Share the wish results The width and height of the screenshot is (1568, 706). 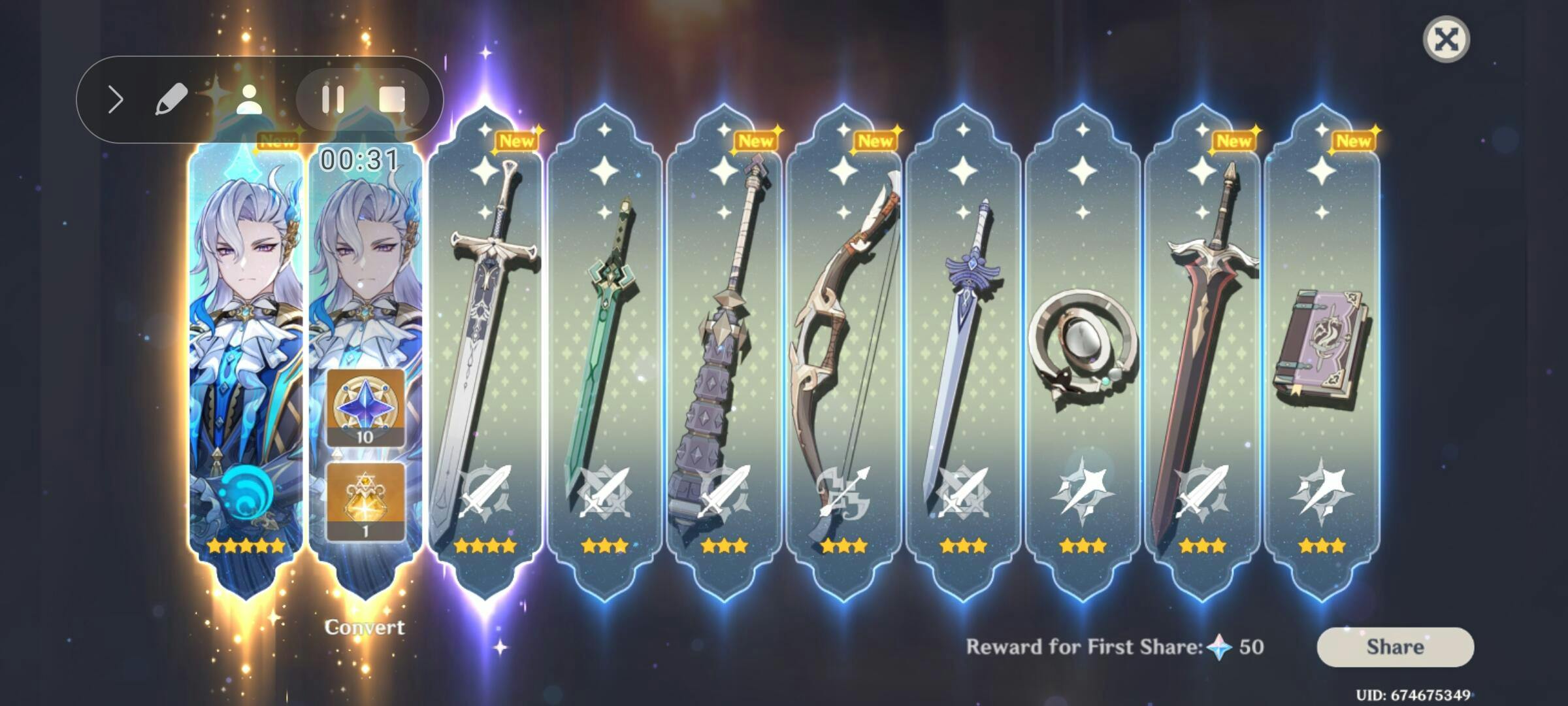pyautogui.click(x=1395, y=647)
